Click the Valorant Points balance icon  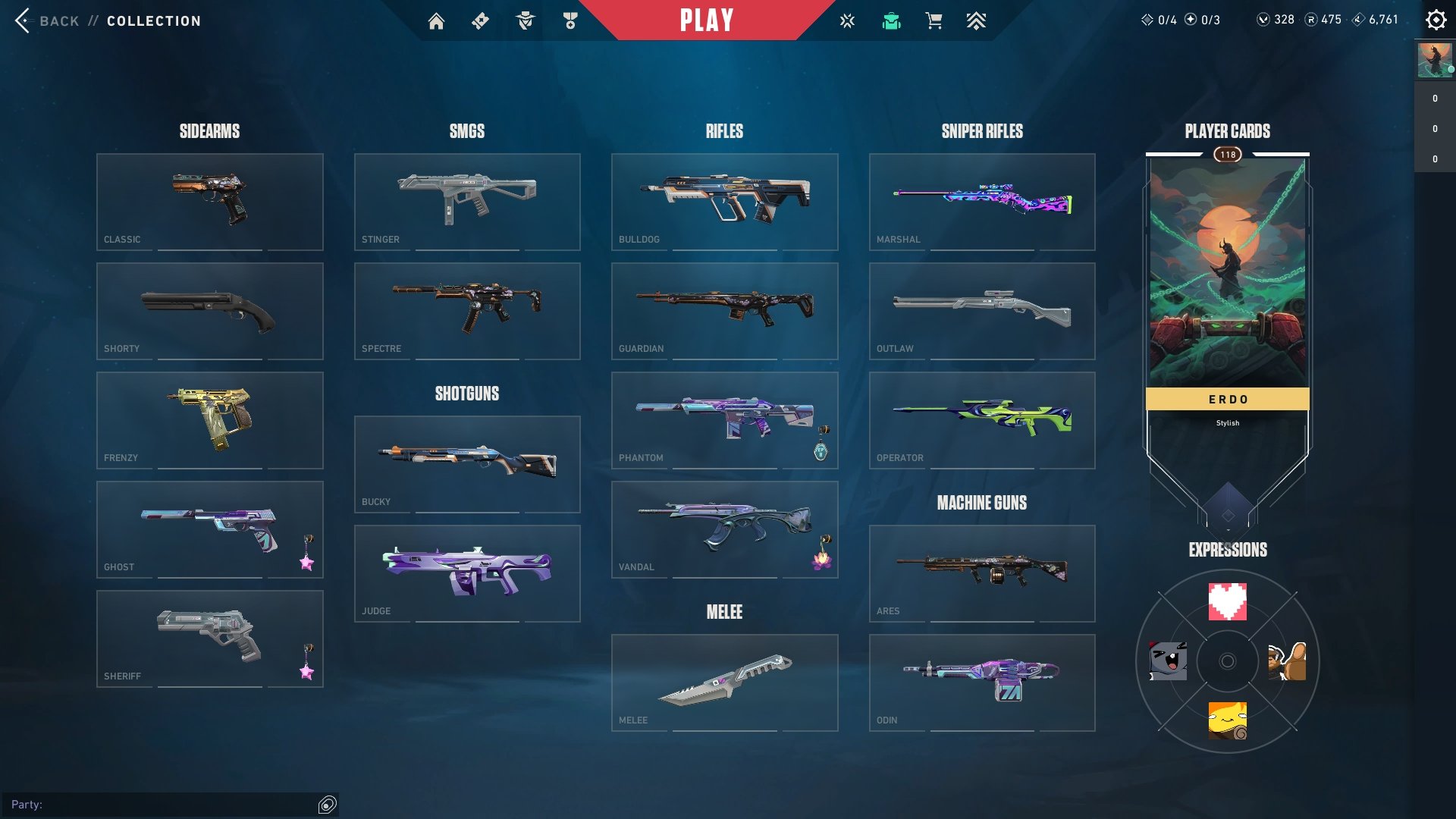pos(1263,20)
